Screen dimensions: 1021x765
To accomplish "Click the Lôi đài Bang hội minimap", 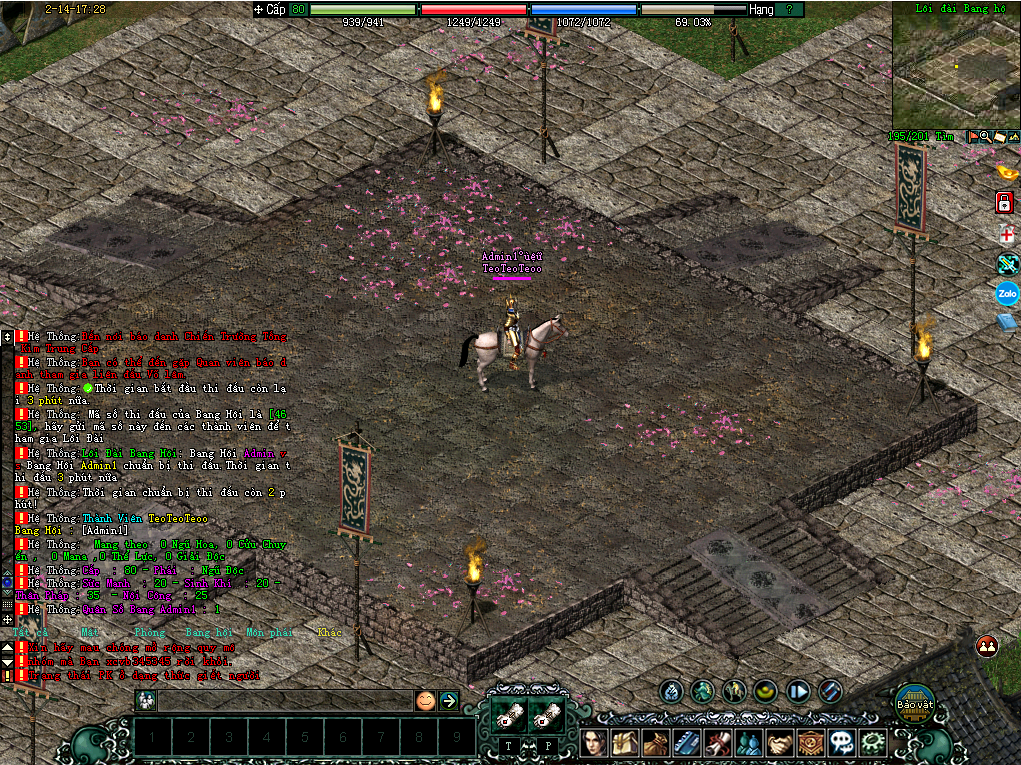I will 955,65.
